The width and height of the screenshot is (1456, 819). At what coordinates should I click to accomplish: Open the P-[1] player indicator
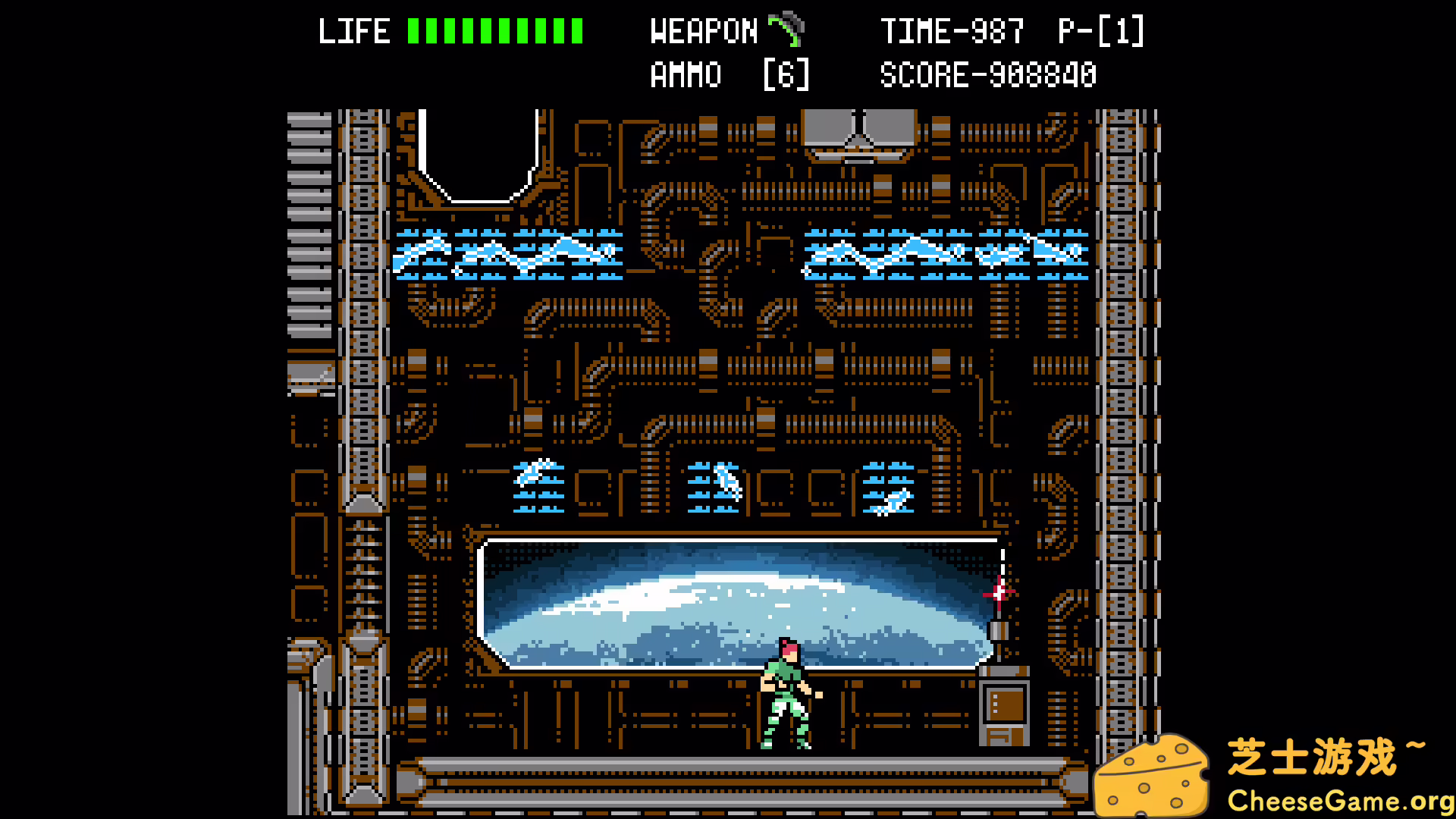[1101, 30]
